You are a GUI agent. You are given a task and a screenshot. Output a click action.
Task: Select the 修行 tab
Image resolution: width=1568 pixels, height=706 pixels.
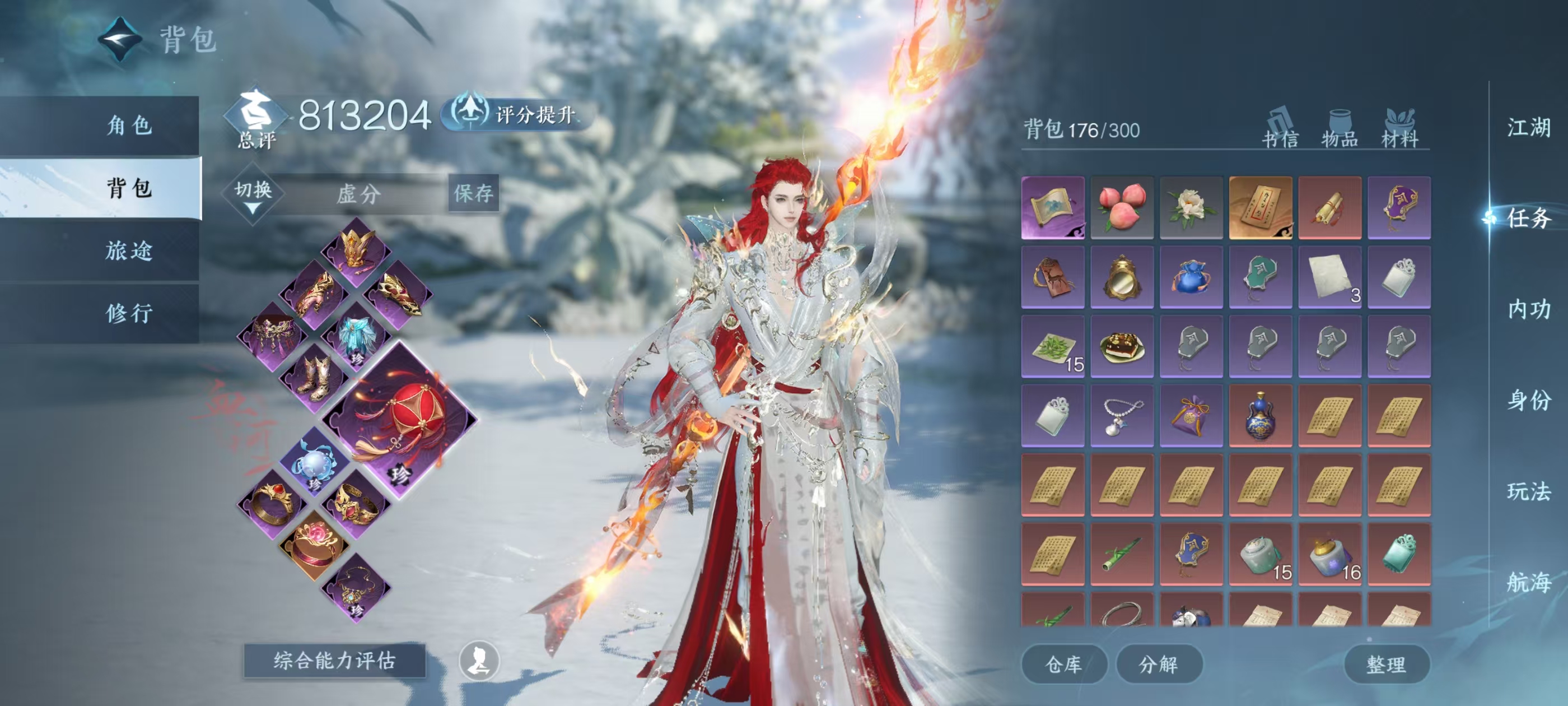click(128, 313)
